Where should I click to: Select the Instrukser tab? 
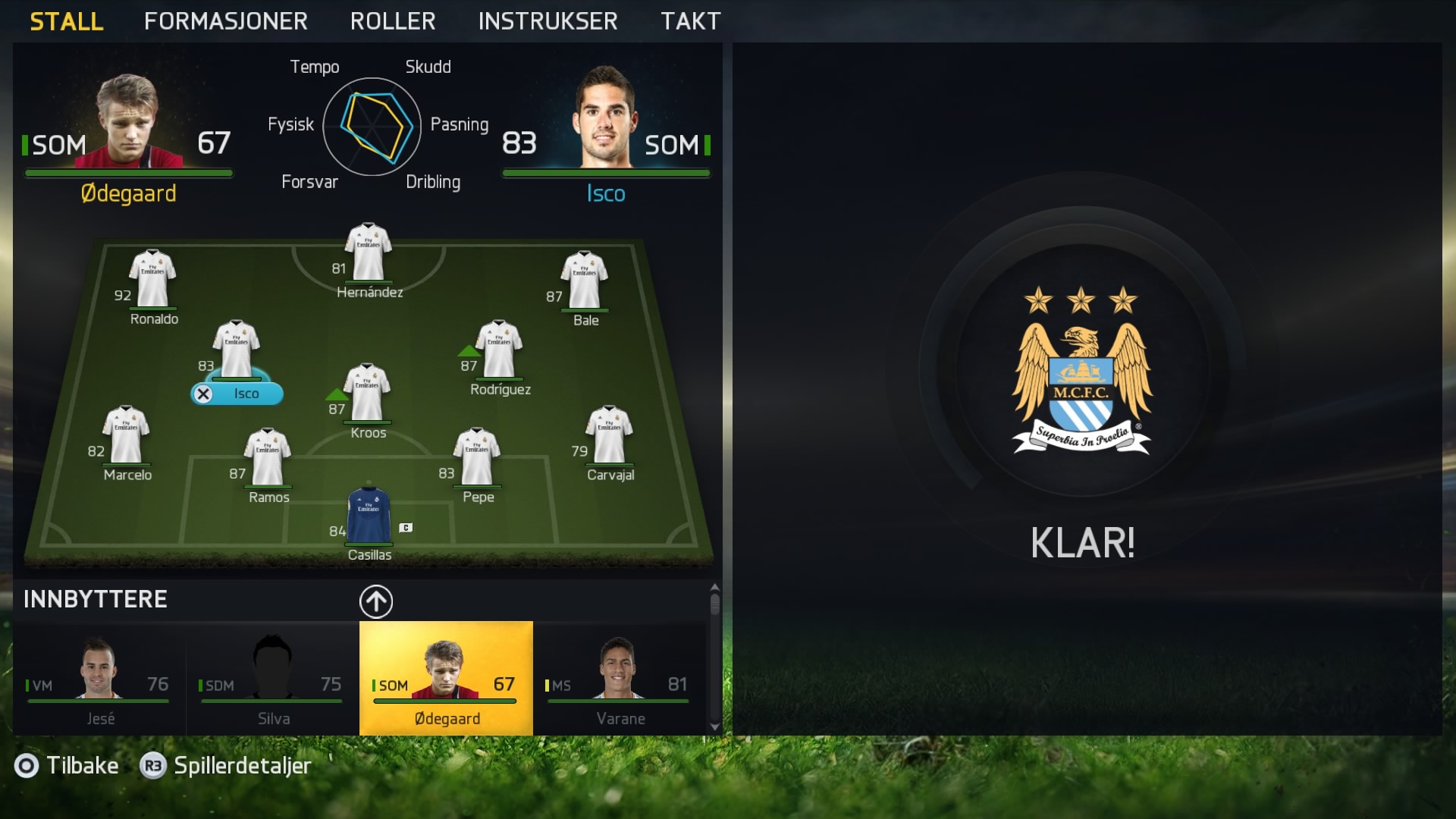(x=548, y=21)
